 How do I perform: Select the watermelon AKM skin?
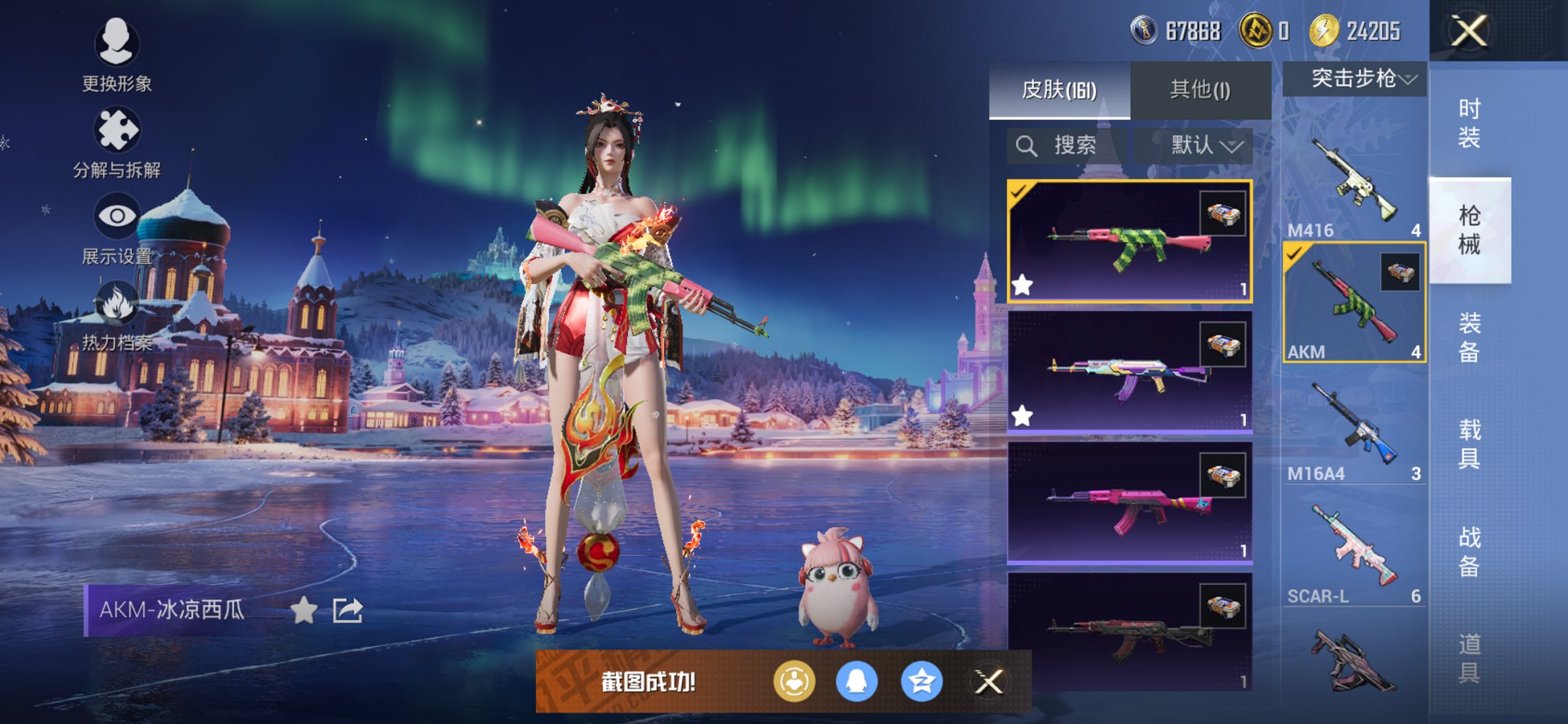coord(1129,241)
